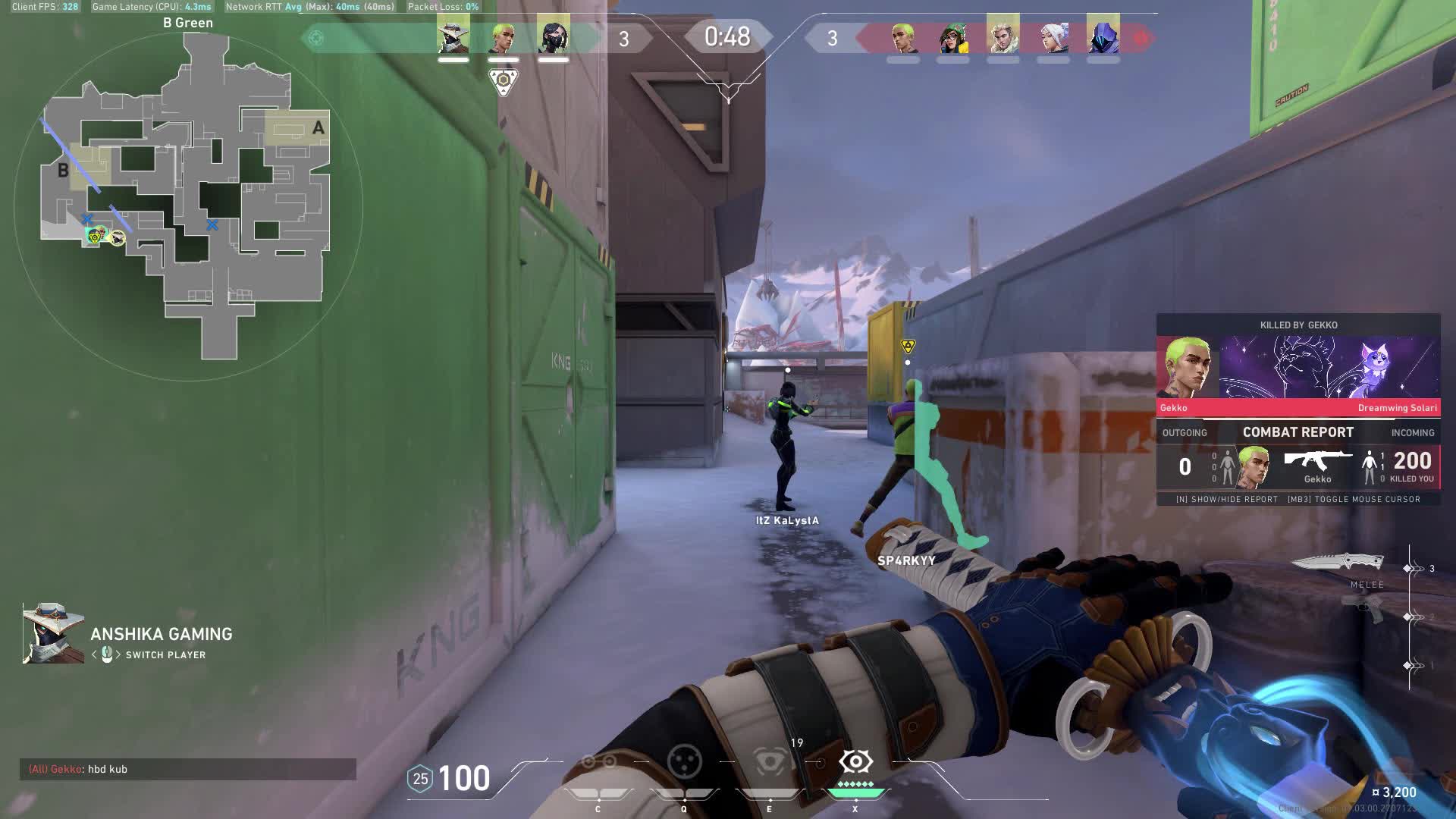This screenshot has width=1456, height=819.
Task: Click the ANSHIKA GAMING Cypher portrait
Action: click(x=53, y=633)
